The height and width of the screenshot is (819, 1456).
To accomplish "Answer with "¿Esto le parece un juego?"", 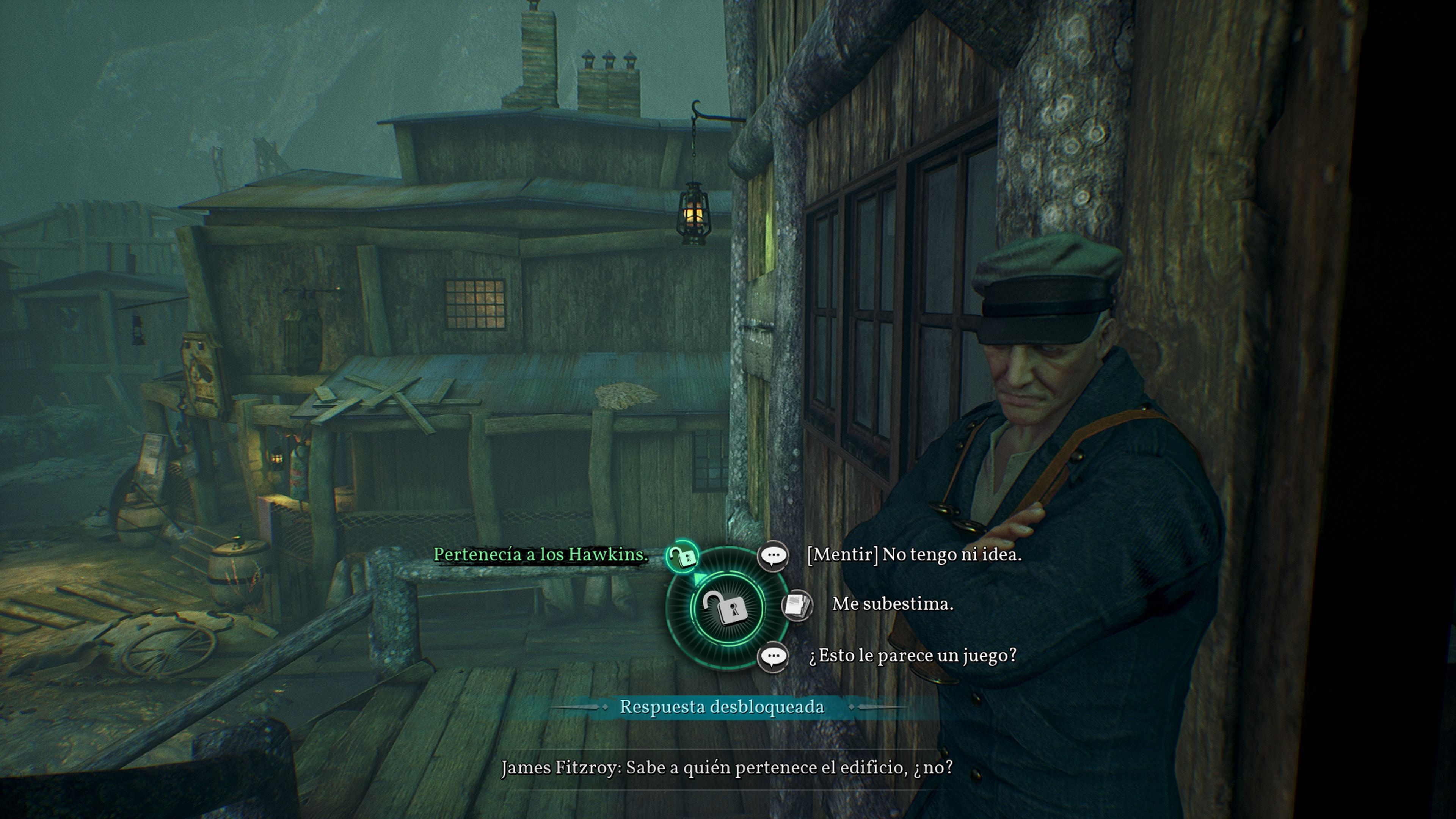I will pyautogui.click(x=912, y=655).
